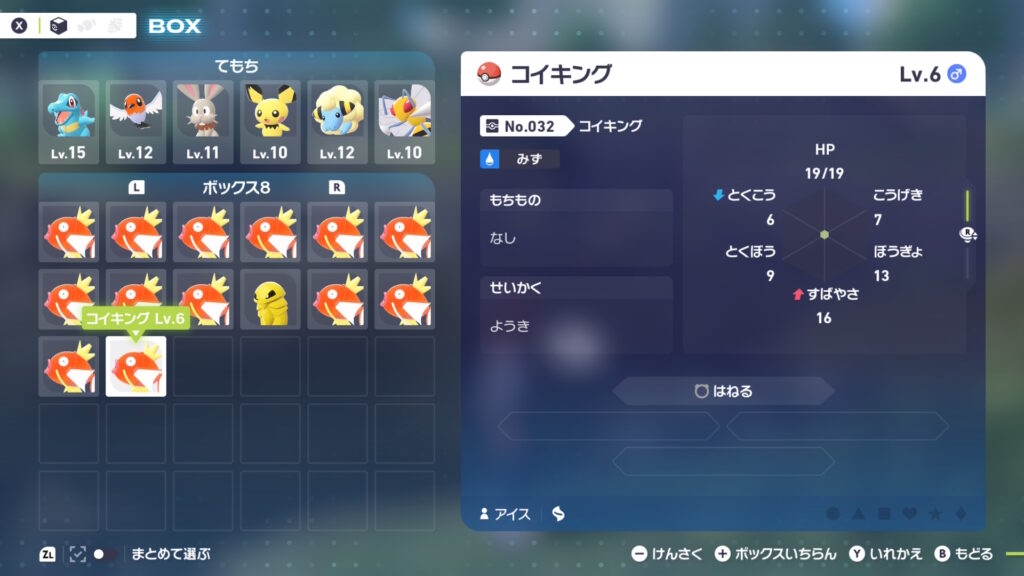
Task: Select Pichu from the party
Action: [270, 122]
